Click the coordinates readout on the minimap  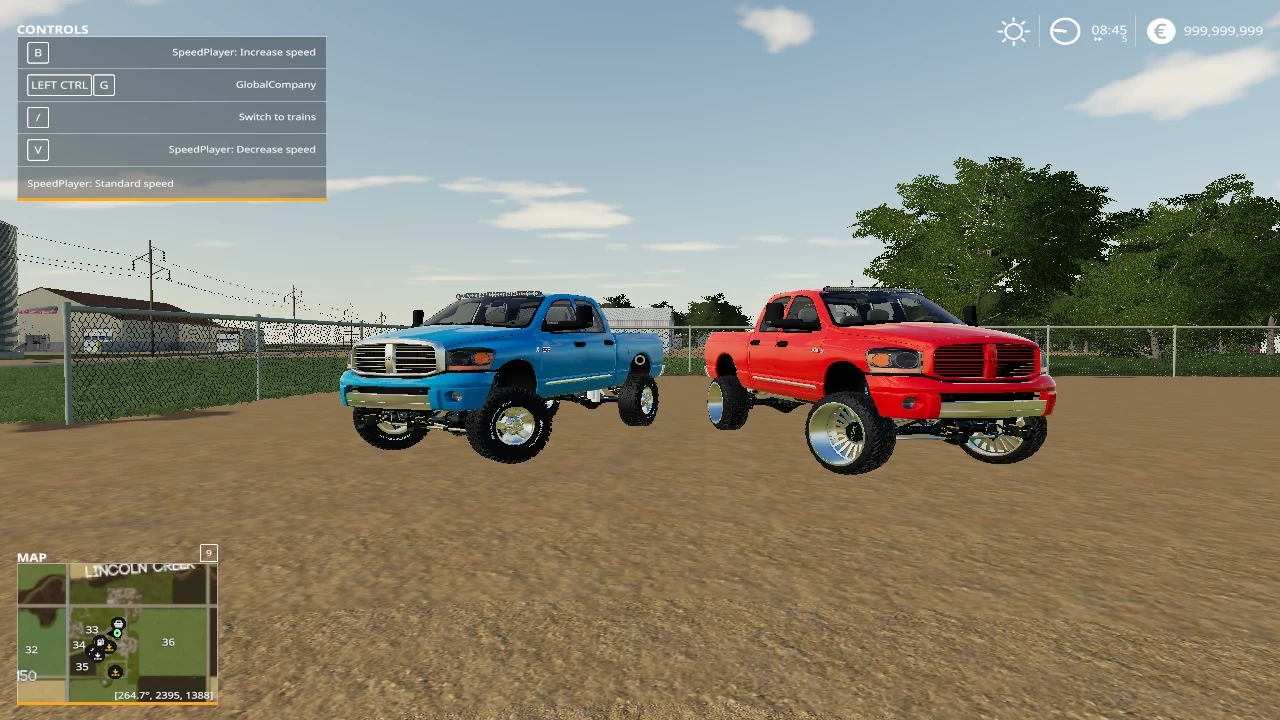click(163, 694)
